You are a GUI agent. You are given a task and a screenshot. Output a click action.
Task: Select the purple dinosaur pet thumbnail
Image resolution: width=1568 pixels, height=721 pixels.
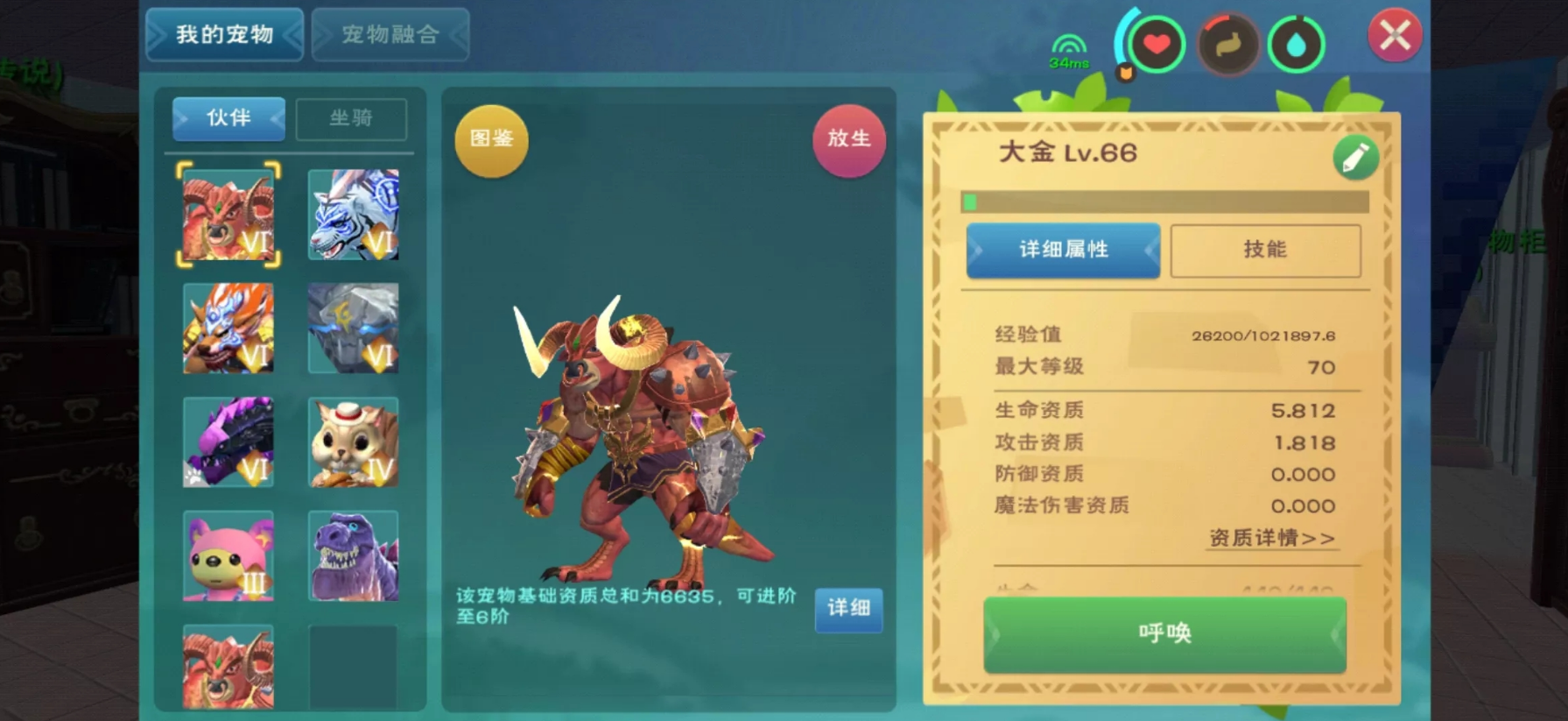353,557
